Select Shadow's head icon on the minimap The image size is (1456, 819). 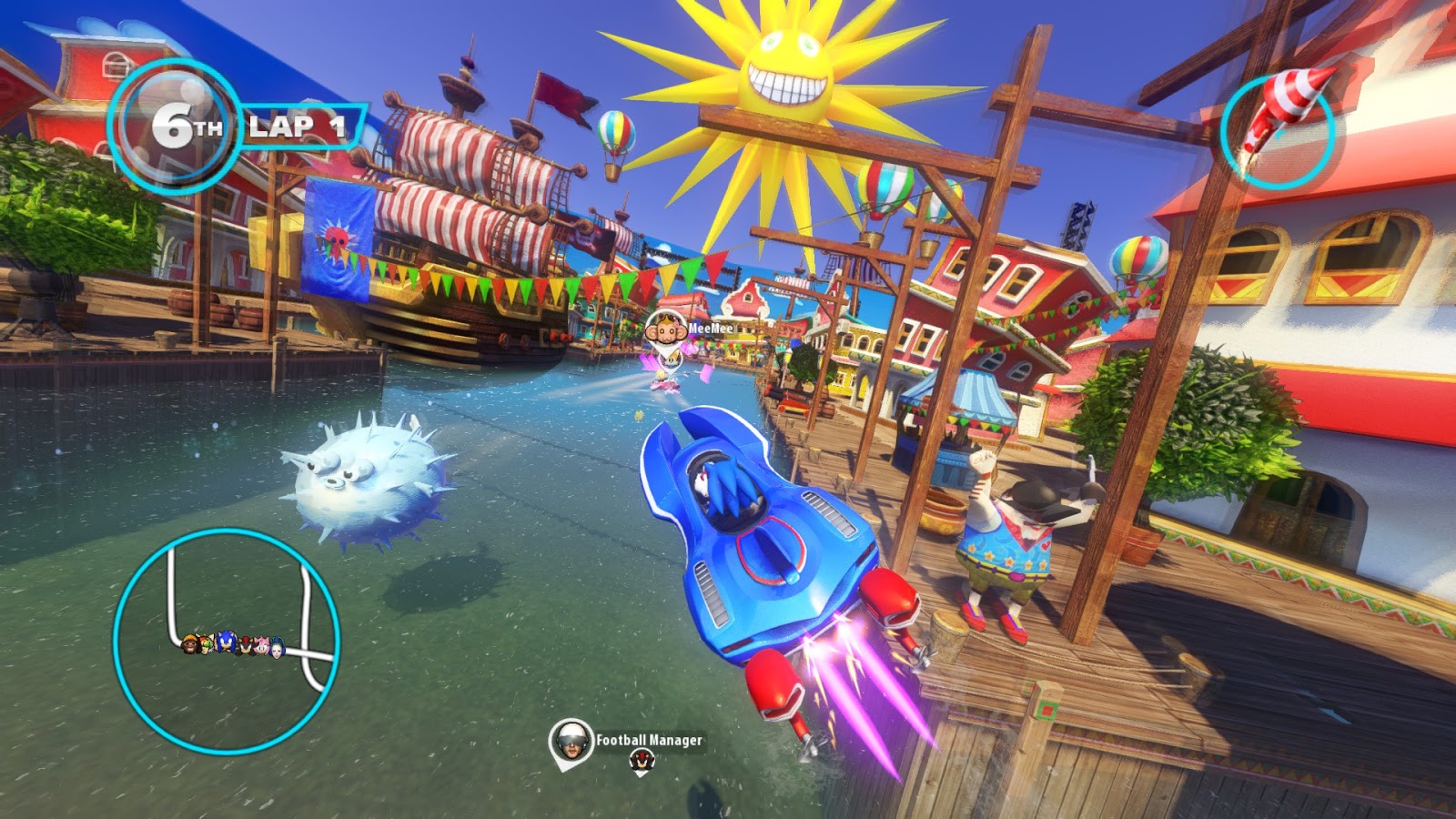click(246, 644)
